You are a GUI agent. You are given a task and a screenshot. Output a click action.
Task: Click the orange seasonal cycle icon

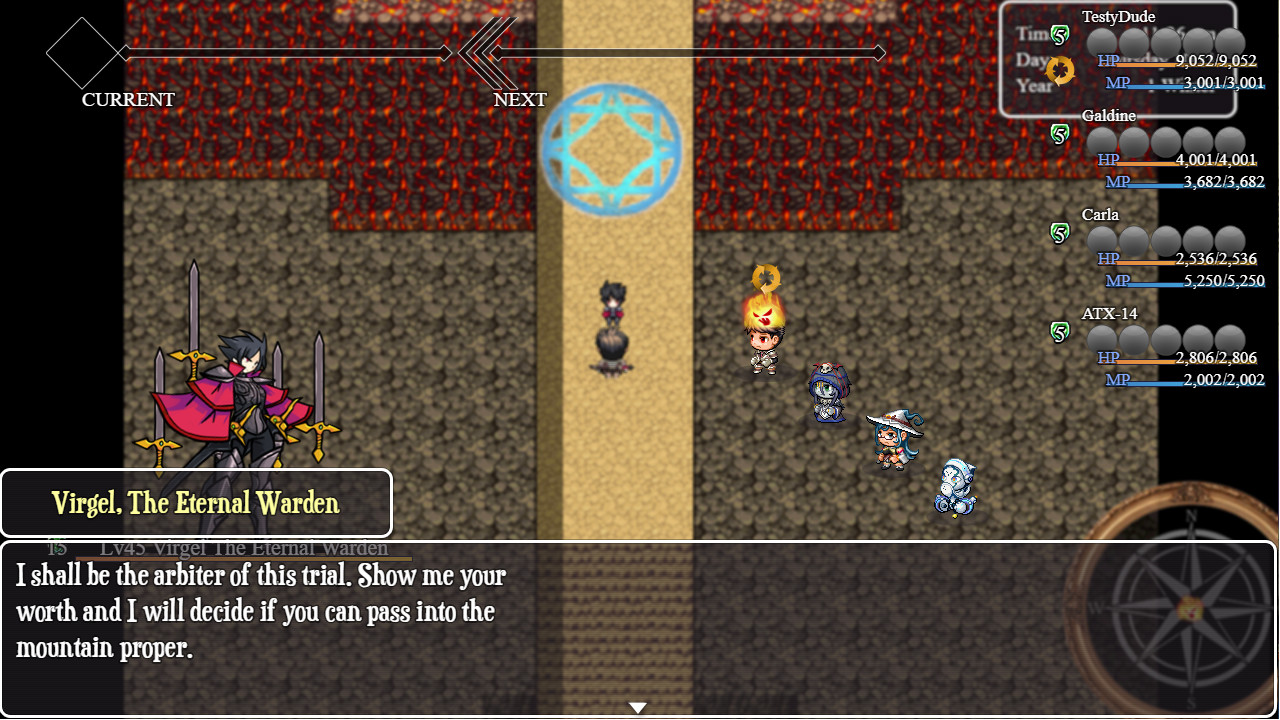[x=1060, y=71]
